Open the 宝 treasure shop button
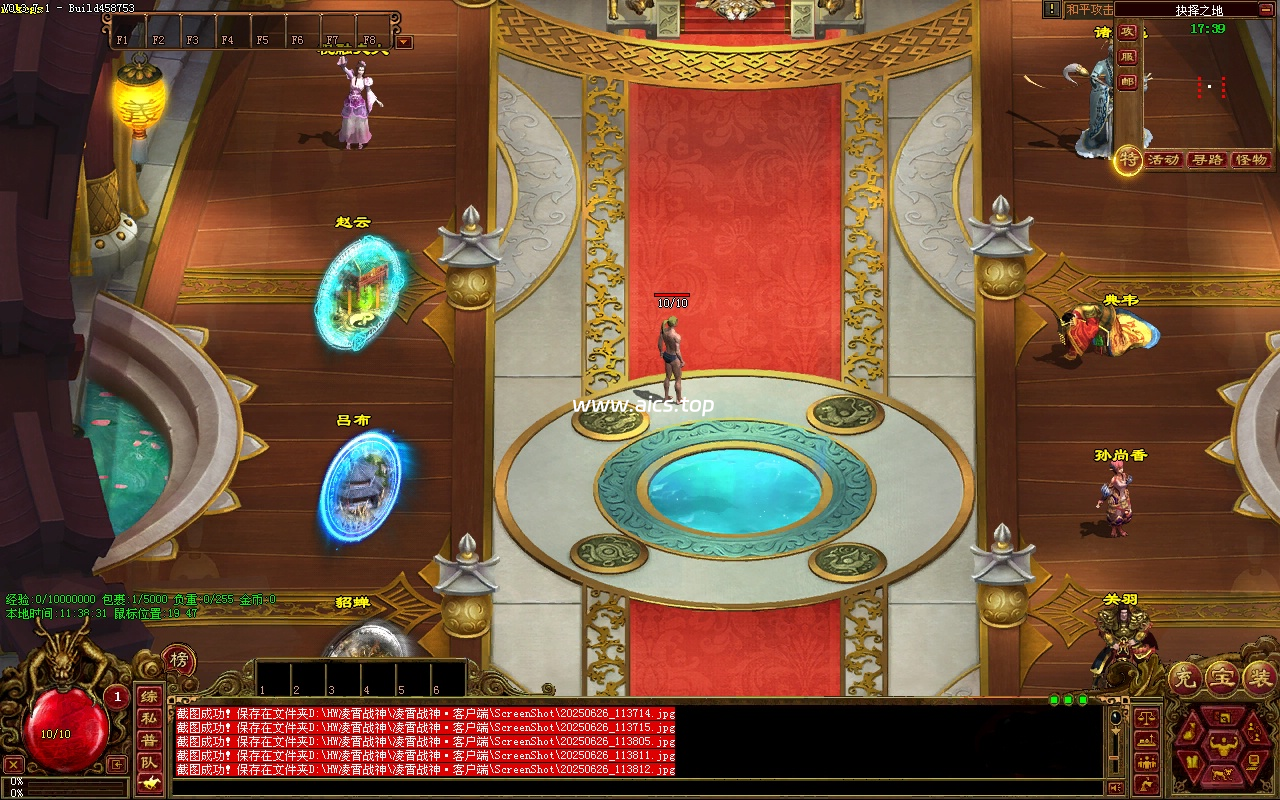1280x800 pixels. point(1222,677)
